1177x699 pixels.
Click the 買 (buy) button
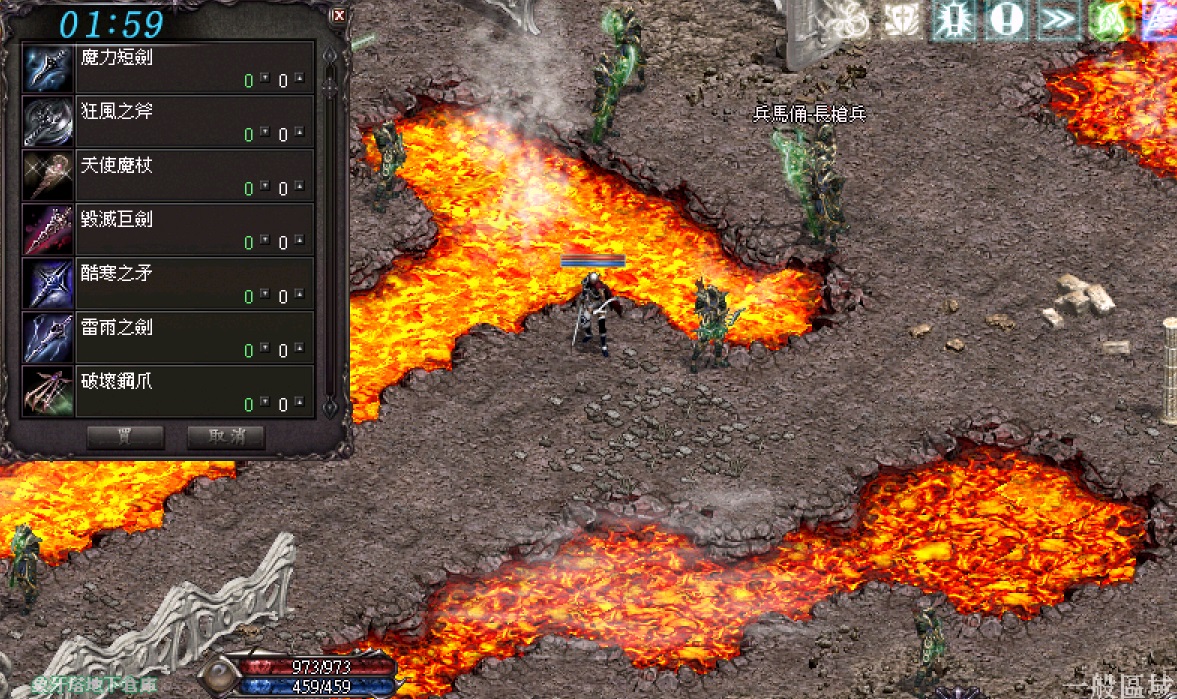[x=125, y=437]
